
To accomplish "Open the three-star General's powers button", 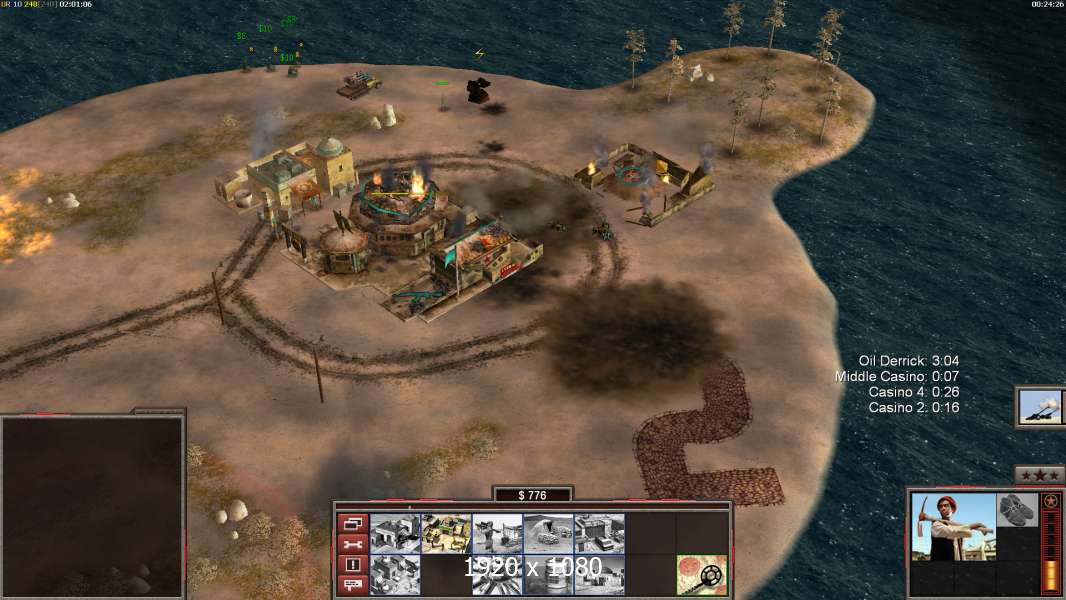I will click(1039, 474).
